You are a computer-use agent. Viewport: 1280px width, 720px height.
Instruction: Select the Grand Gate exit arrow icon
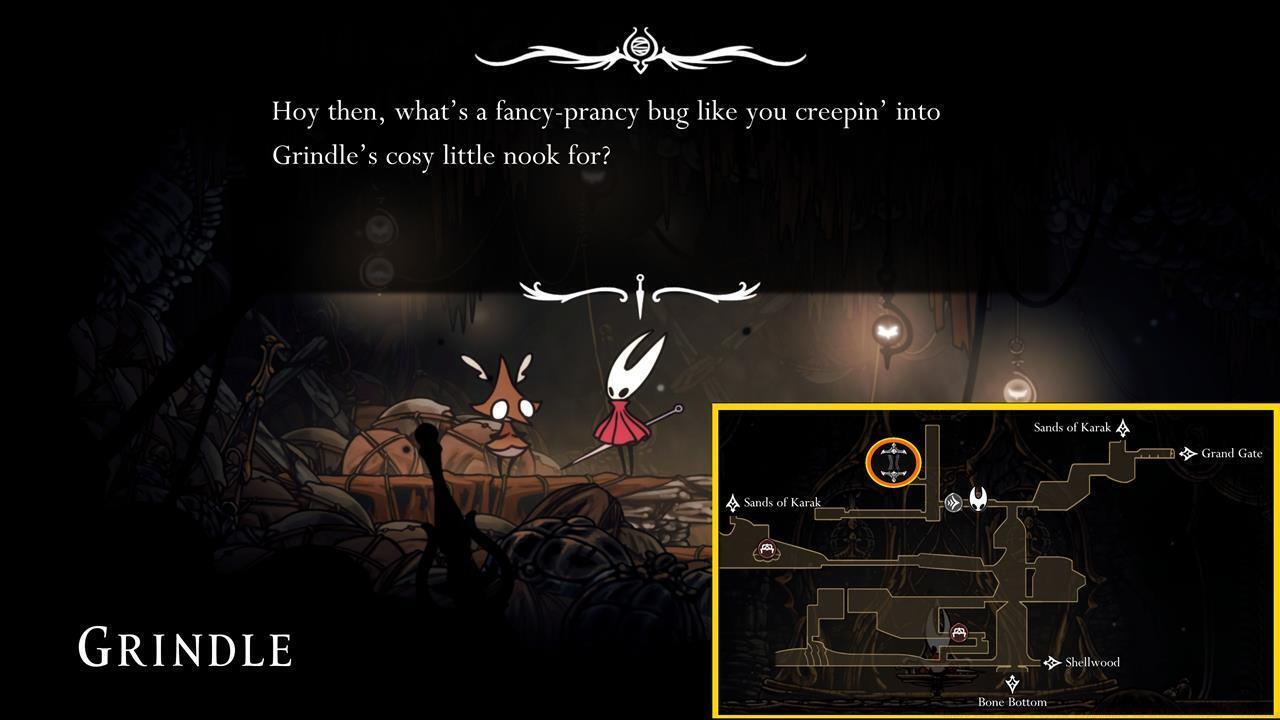click(1187, 454)
